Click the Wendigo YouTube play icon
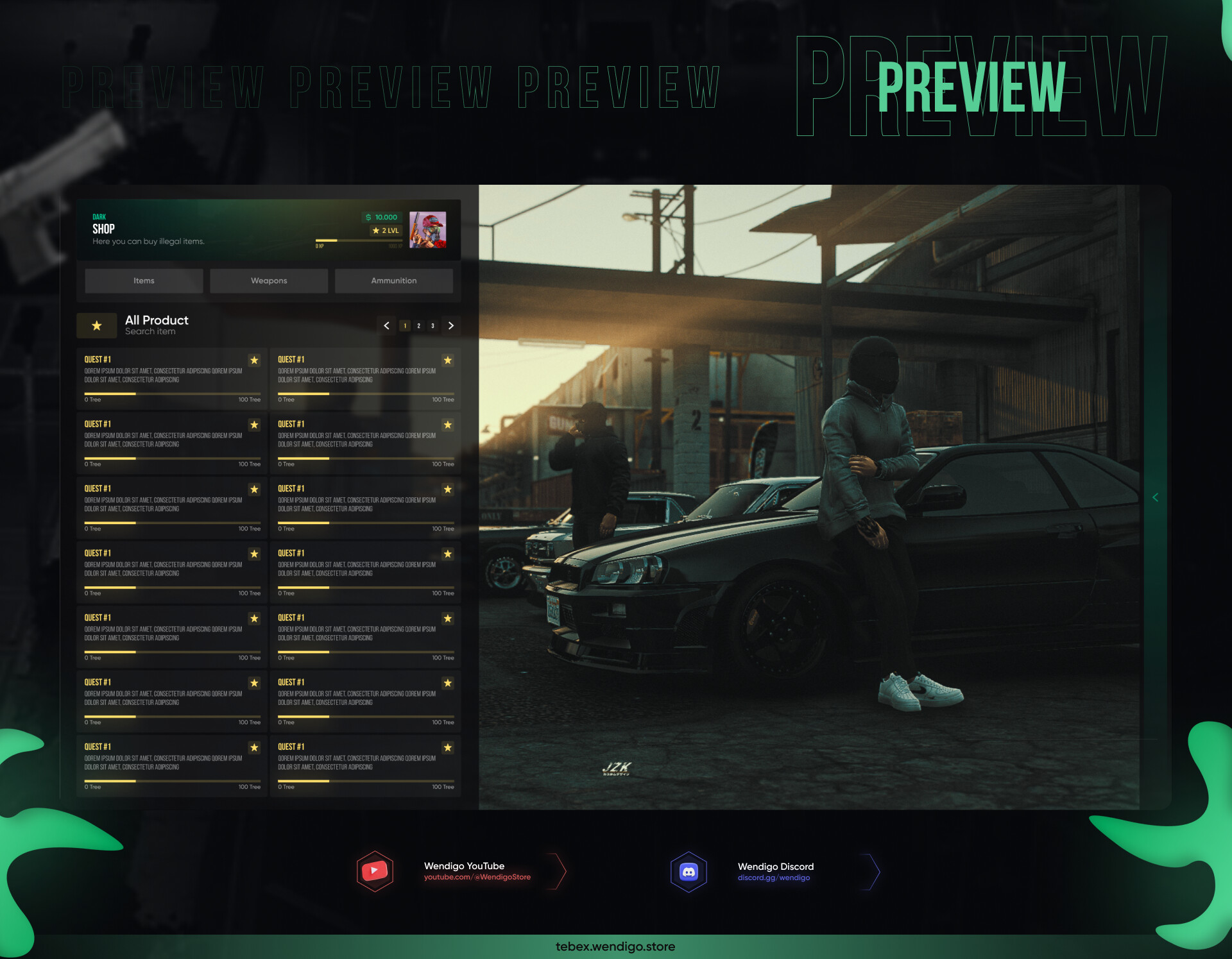This screenshot has height=959, width=1232. pos(375,870)
